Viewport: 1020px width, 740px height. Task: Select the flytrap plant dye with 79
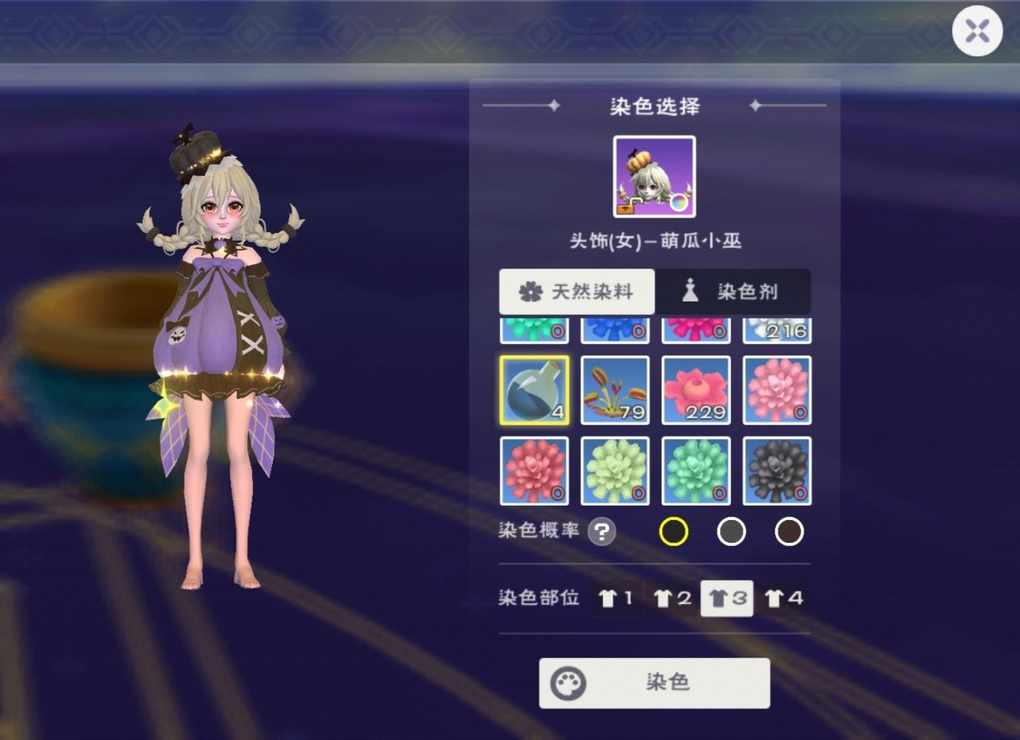(615, 390)
